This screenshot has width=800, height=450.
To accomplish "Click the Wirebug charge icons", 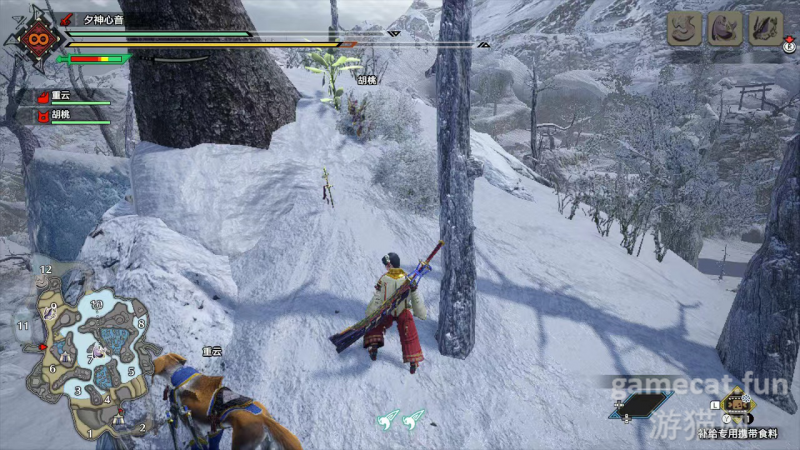I will (x=402, y=421).
